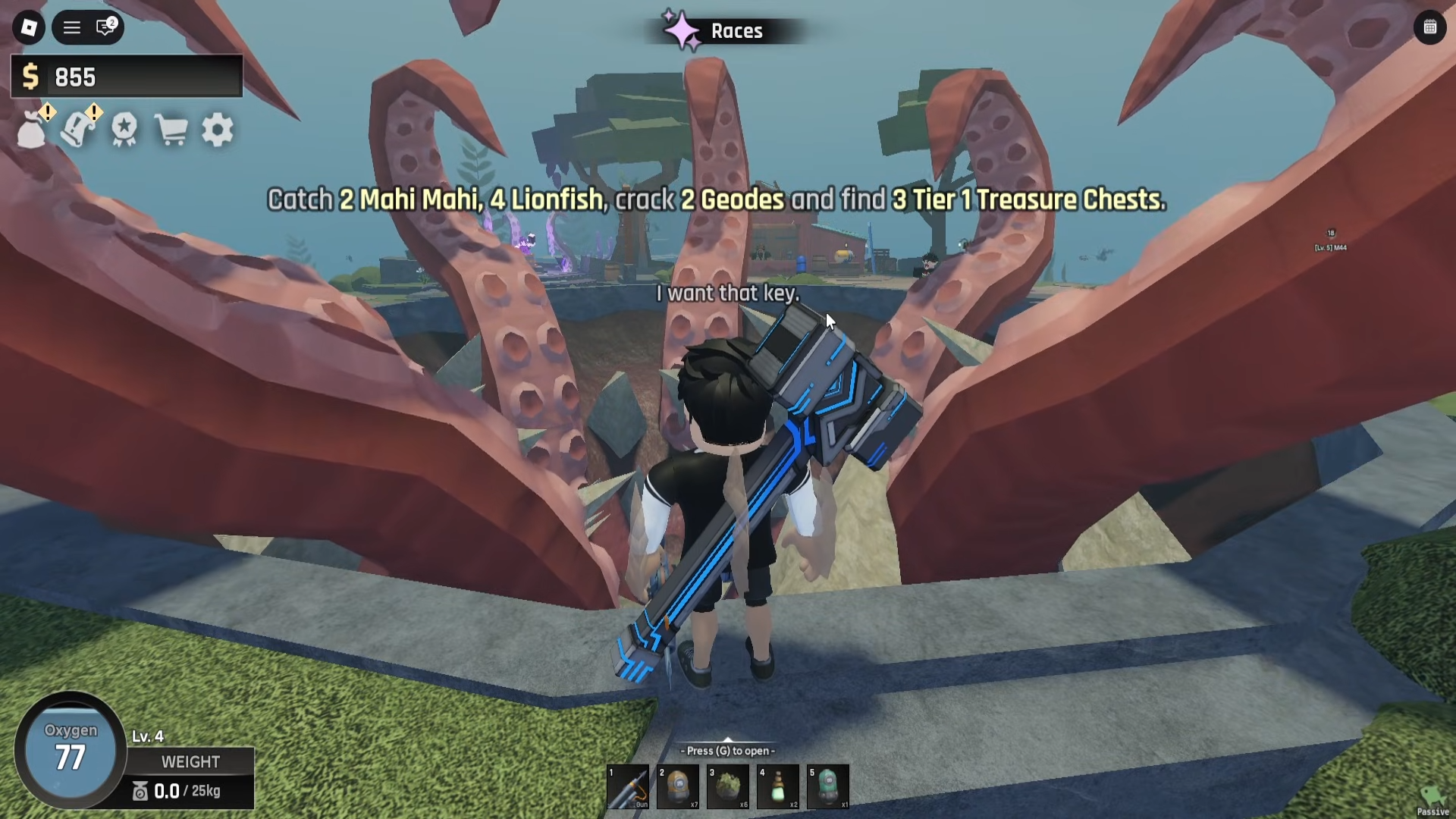The width and height of the screenshot is (1456, 819).
Task: Select the mossy green geode in slot 3
Action: pos(728,787)
